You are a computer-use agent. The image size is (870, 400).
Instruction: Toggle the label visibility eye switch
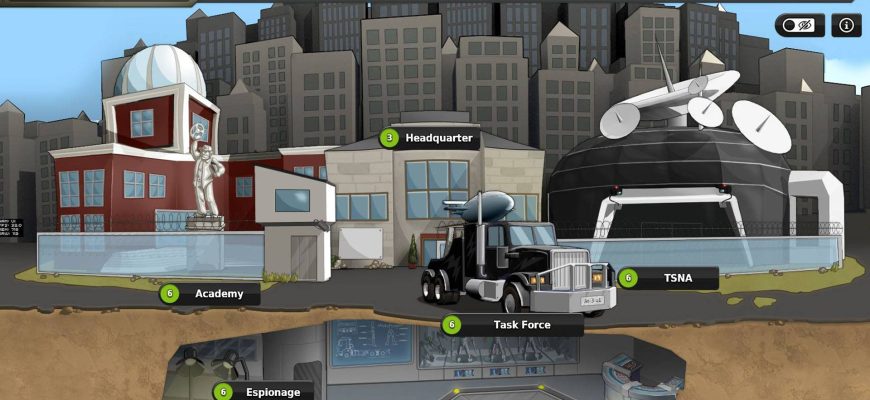[799, 26]
